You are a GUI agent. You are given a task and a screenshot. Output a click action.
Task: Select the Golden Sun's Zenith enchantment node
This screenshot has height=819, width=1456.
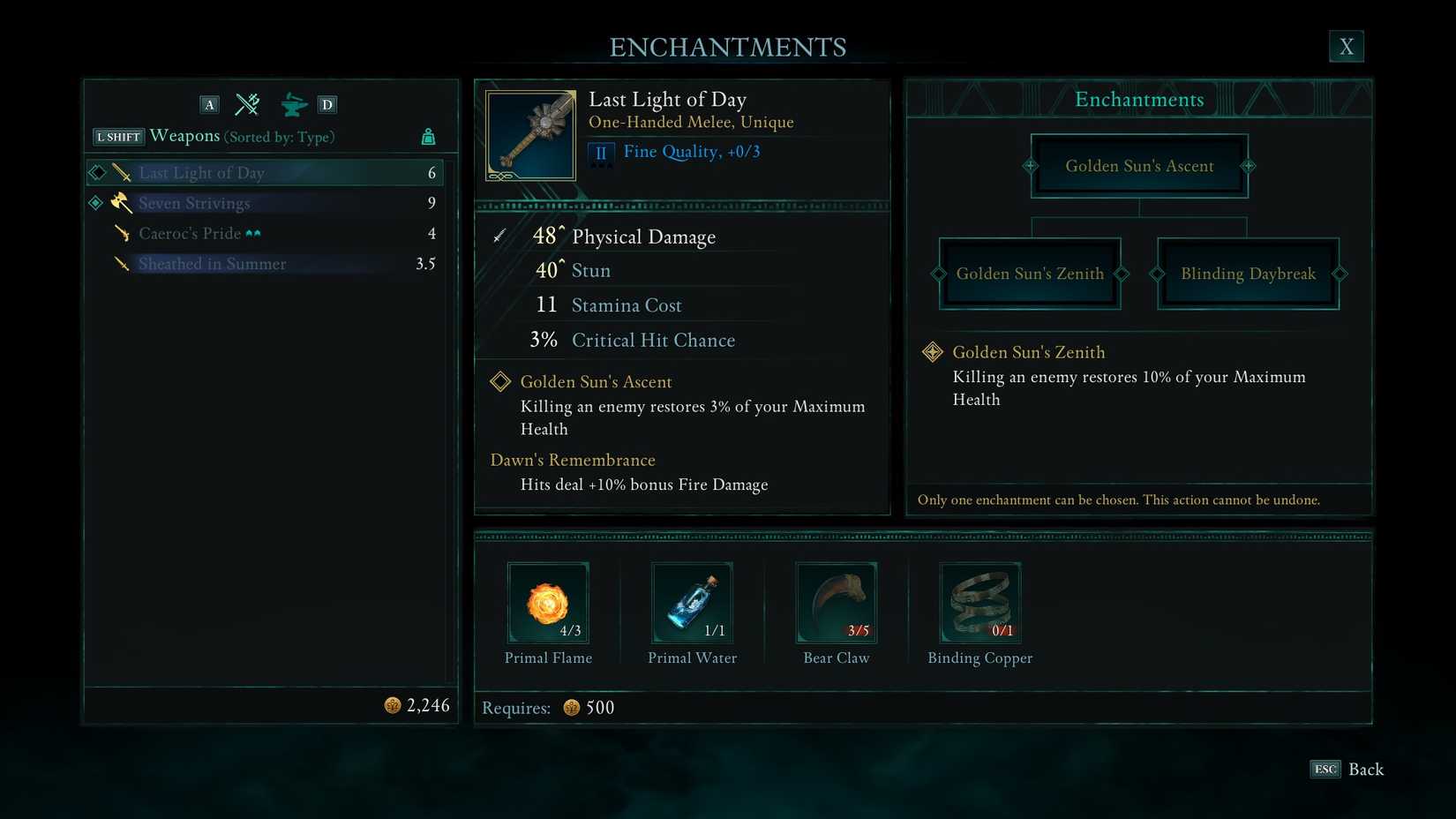point(1030,274)
